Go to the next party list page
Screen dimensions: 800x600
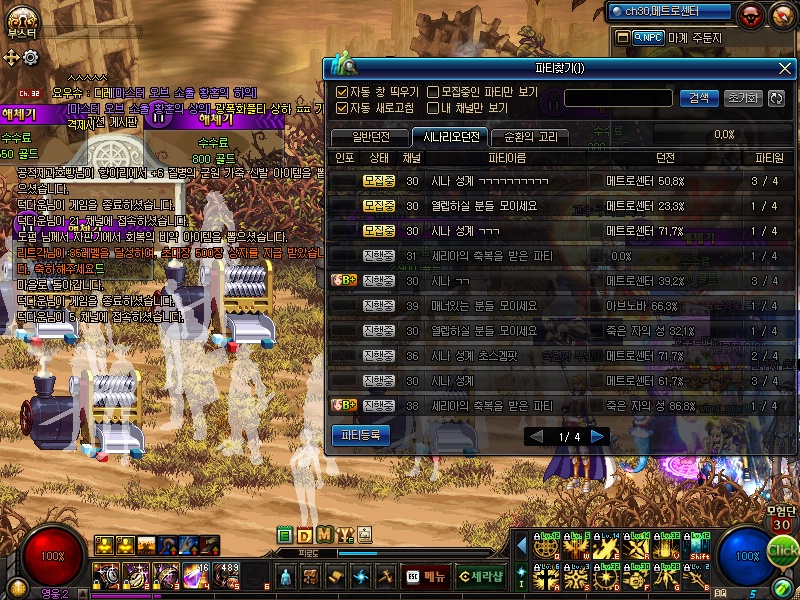pyautogui.click(x=598, y=437)
